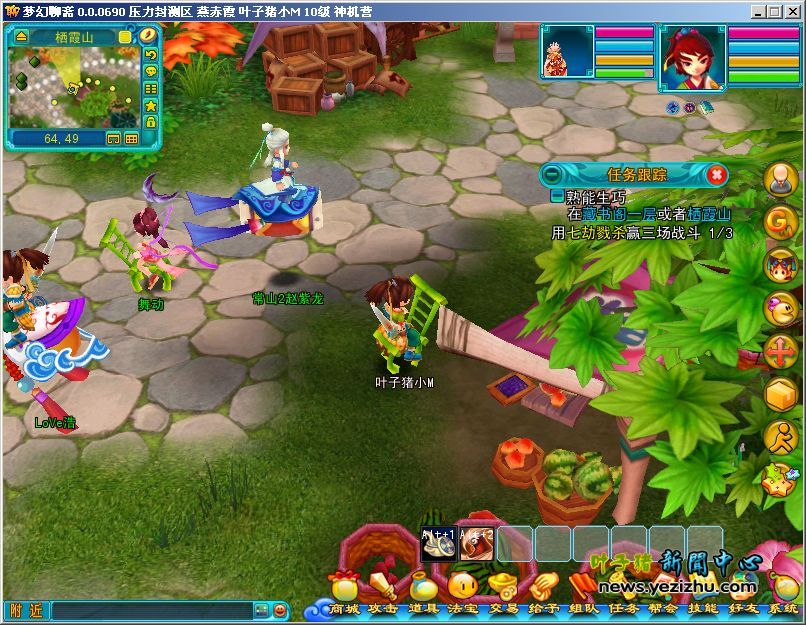Use the Alt+2 hotbar skill
The image size is (806, 625).
pyautogui.click(x=477, y=543)
